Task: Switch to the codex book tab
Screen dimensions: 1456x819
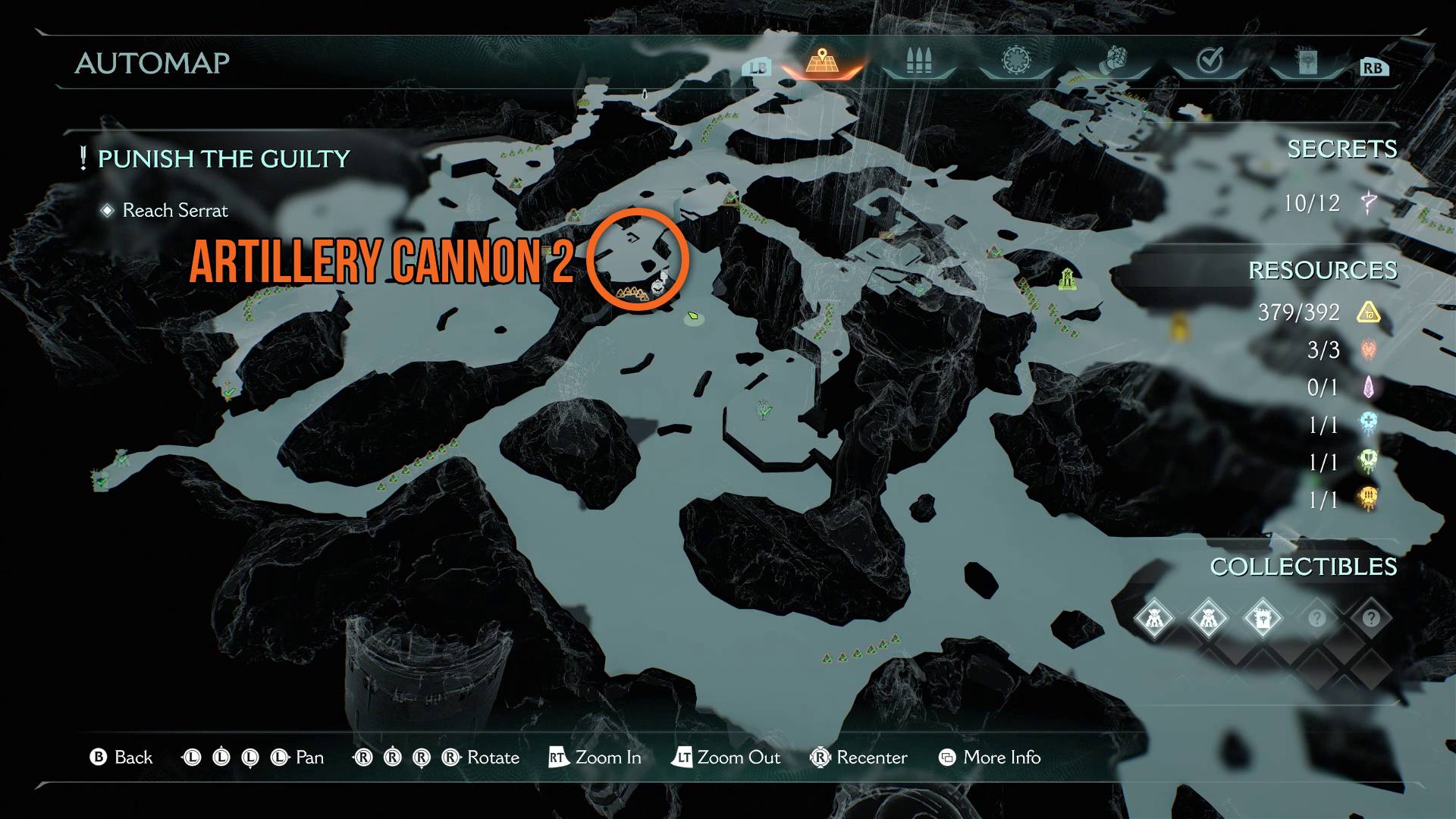Action: [x=1307, y=61]
